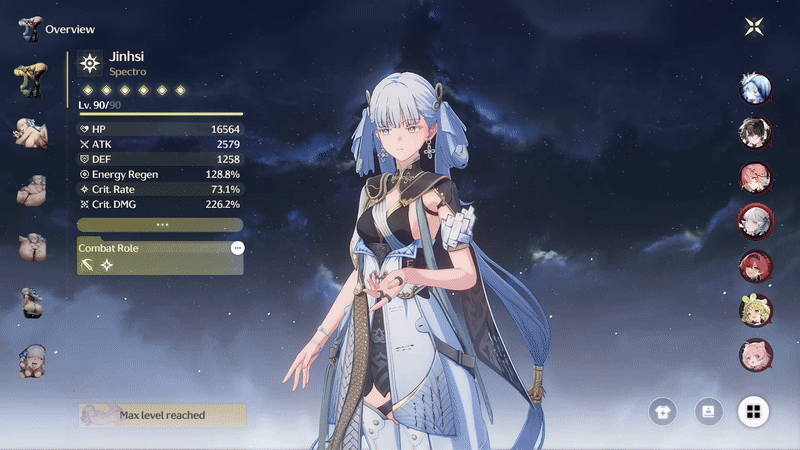Screen dimensions: 800x450
Task: Open Combat Role details via the round ellipsis button
Action: point(237,248)
